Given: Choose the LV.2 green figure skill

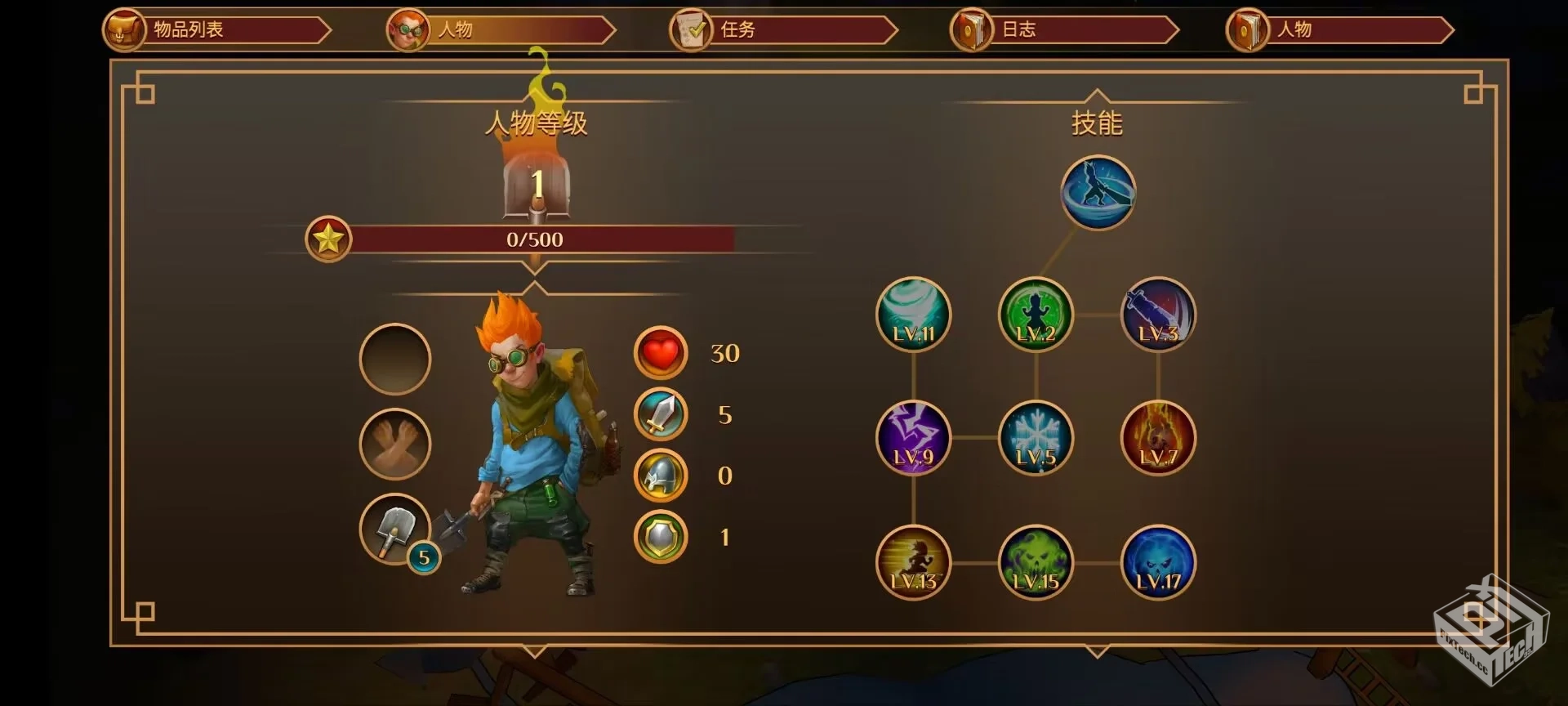Looking at the screenshot, I should click(x=1036, y=315).
